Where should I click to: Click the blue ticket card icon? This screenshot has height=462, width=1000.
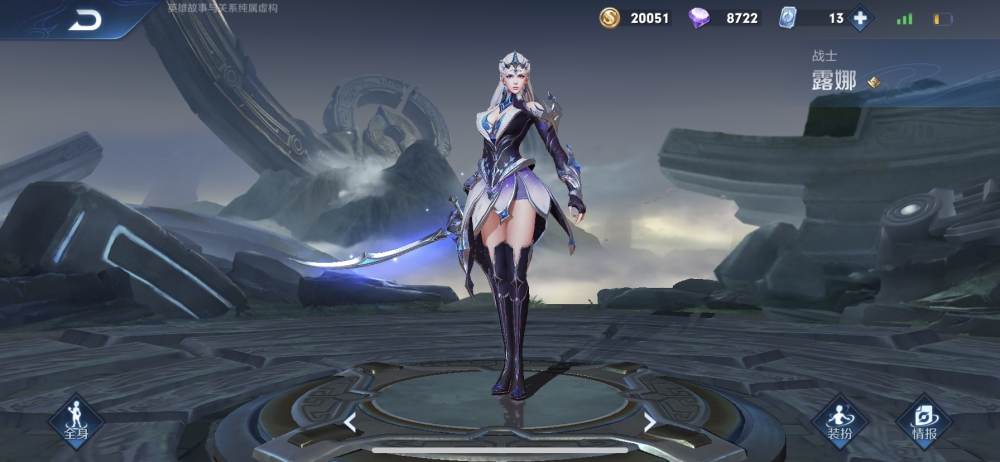(x=787, y=18)
